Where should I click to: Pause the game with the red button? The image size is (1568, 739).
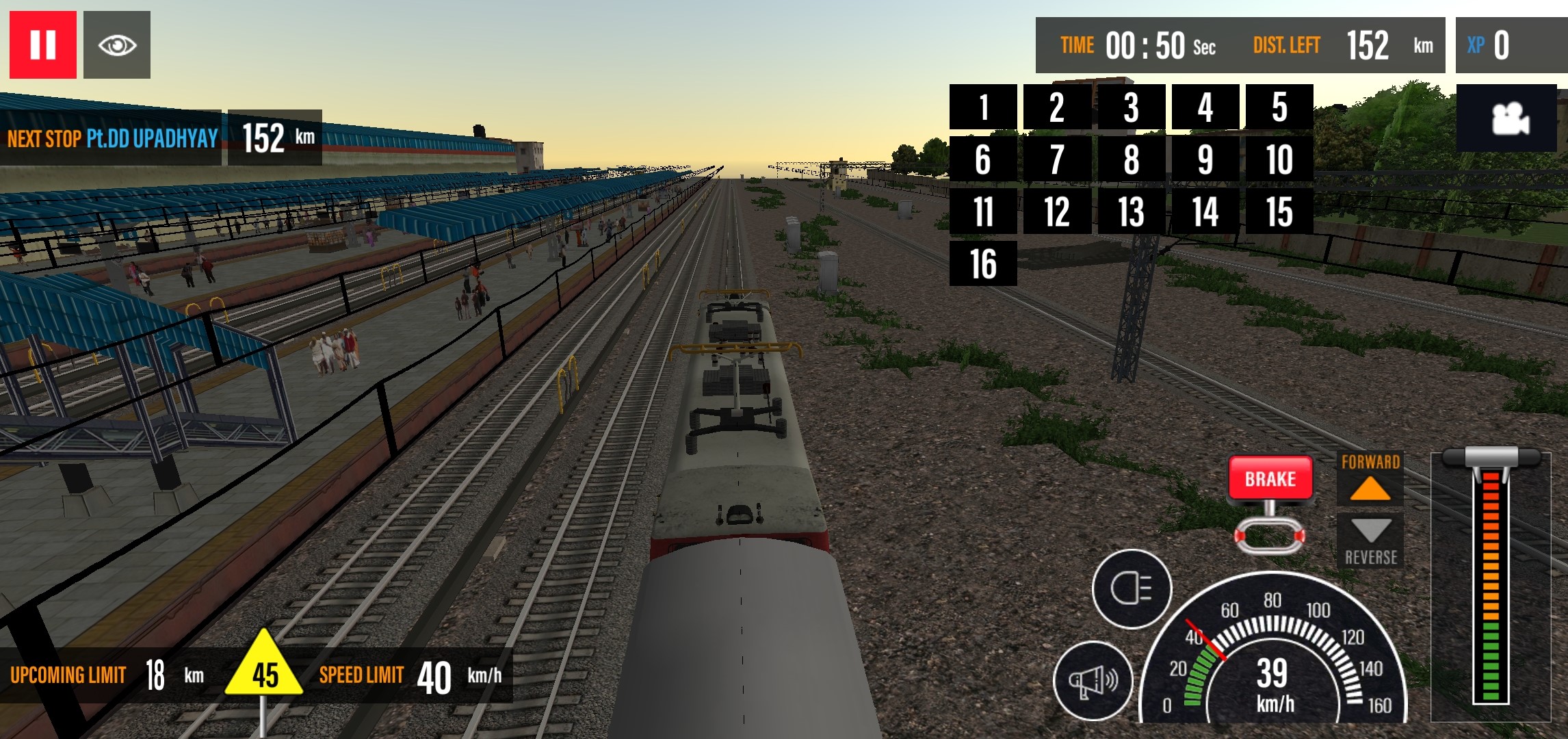42,45
